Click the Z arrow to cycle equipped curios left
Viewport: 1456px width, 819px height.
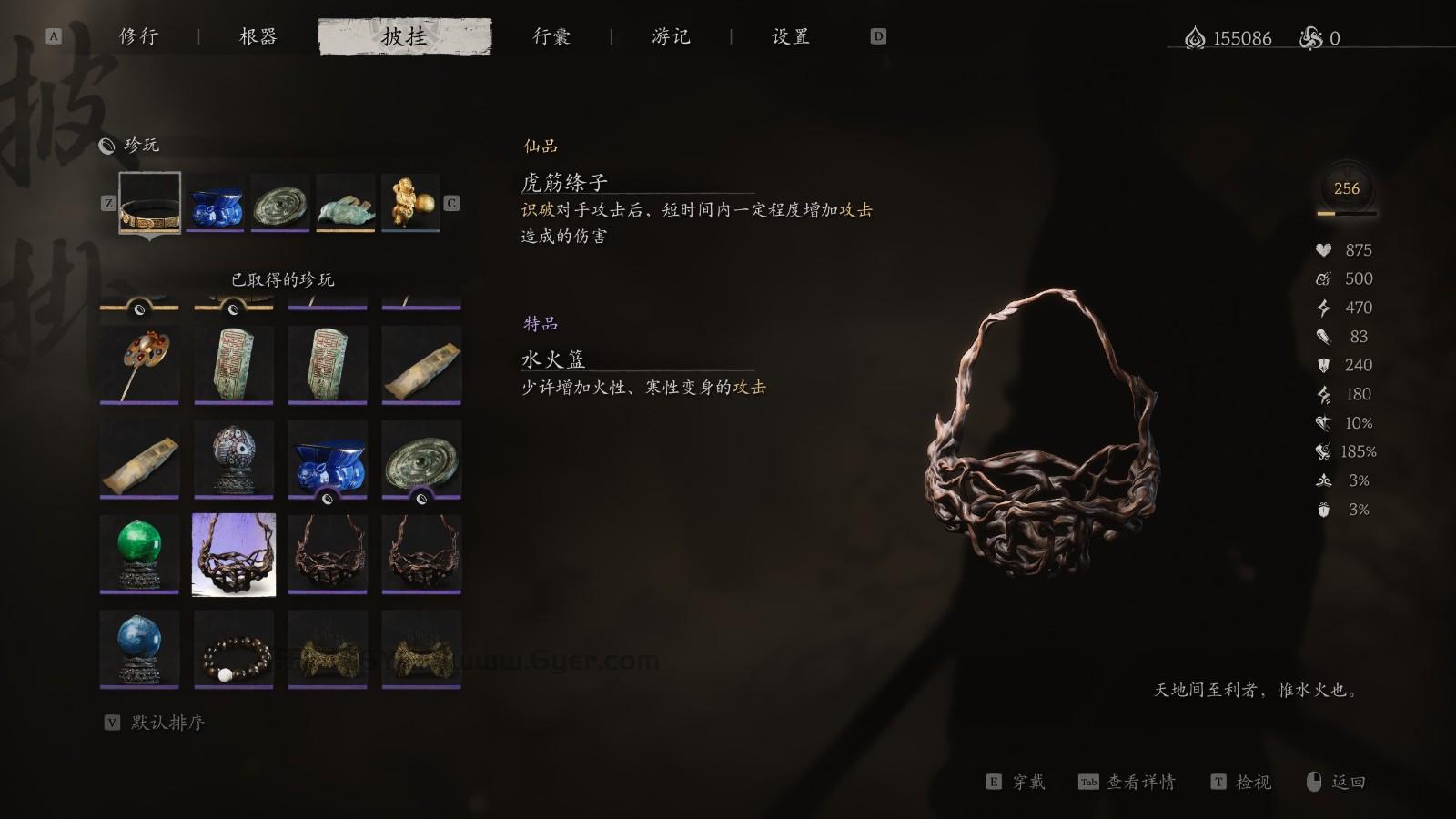(x=110, y=205)
